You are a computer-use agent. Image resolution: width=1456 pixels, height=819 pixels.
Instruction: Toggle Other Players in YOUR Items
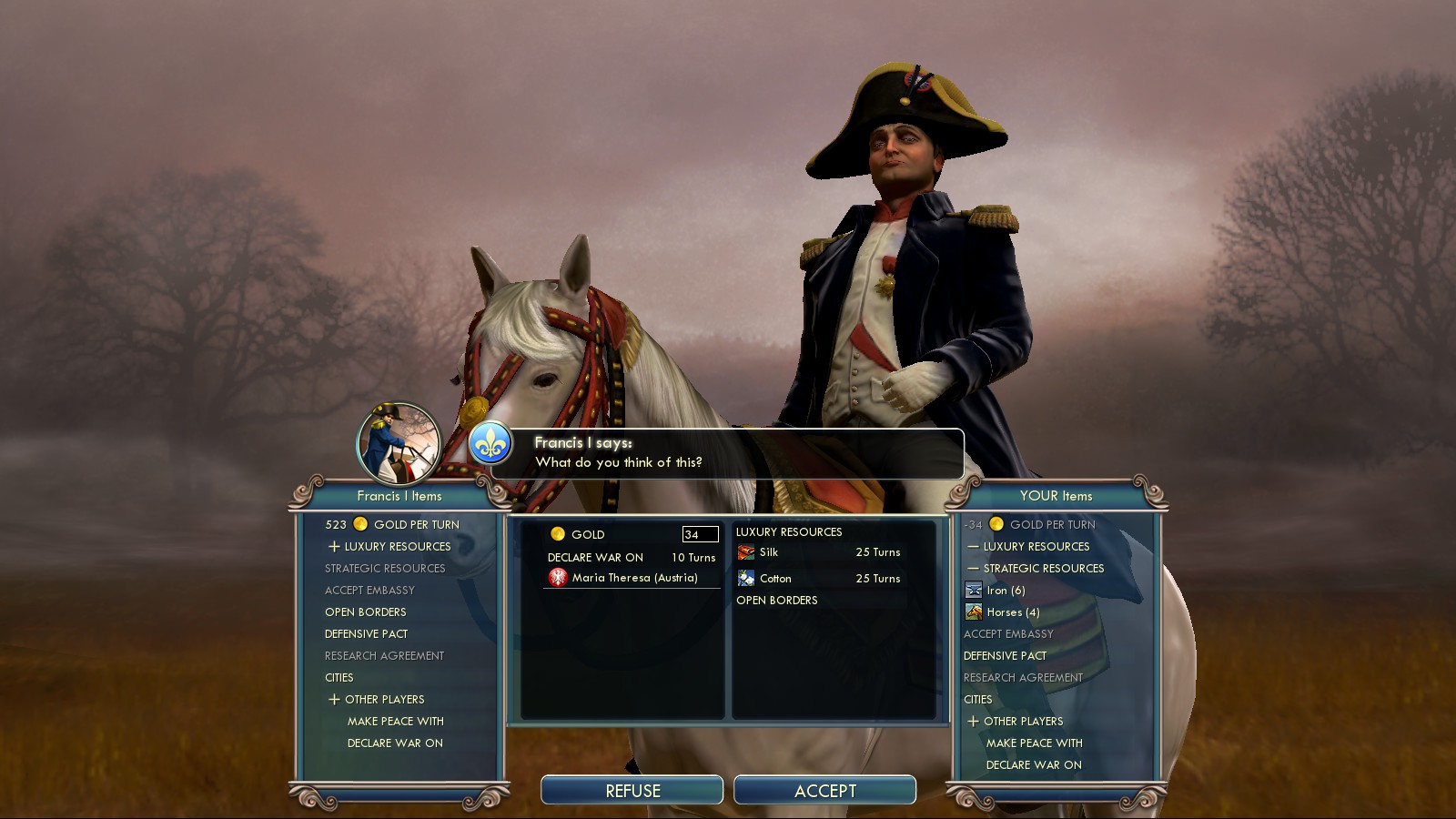(1022, 722)
